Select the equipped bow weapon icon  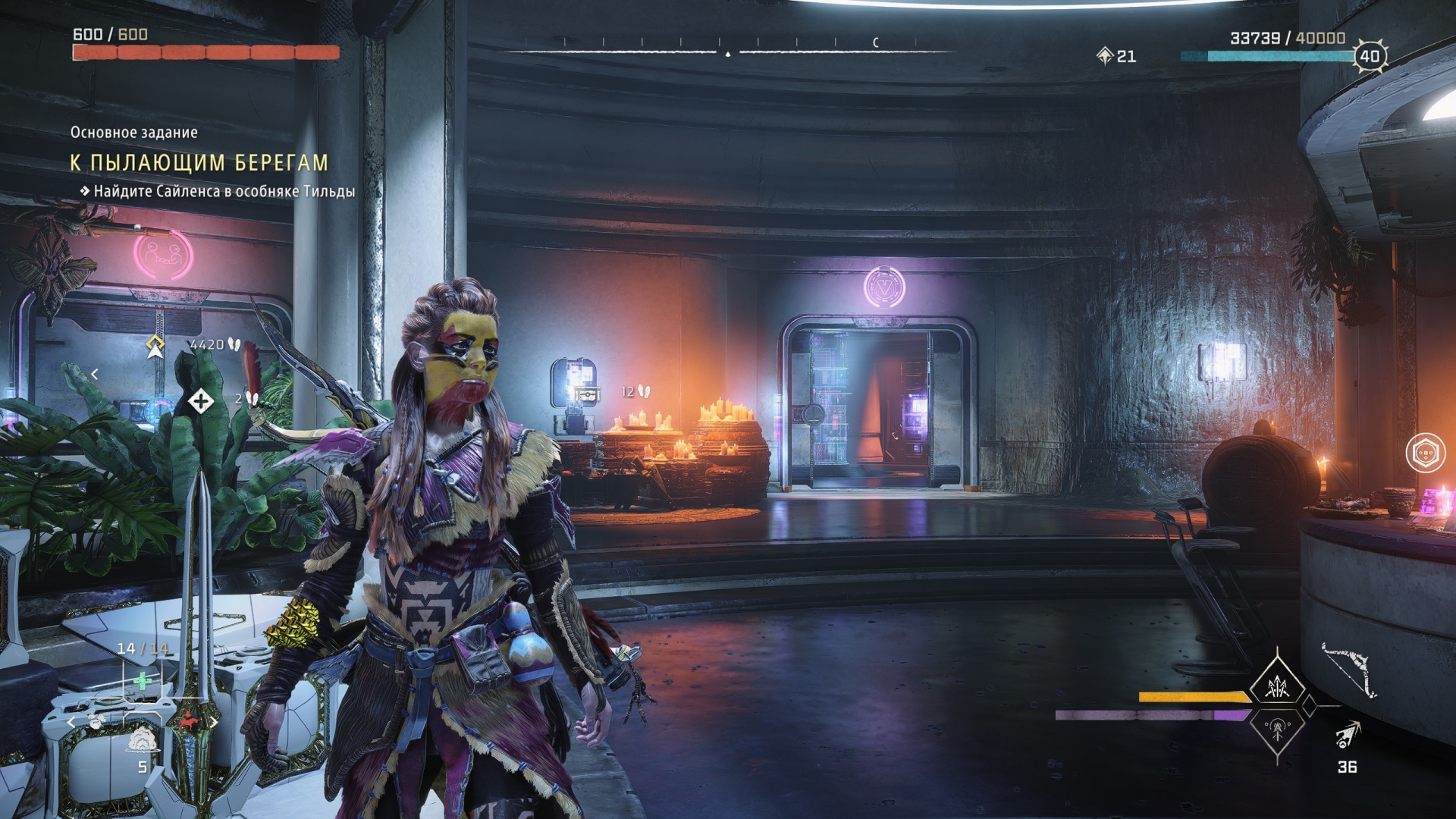pyautogui.click(x=1350, y=671)
